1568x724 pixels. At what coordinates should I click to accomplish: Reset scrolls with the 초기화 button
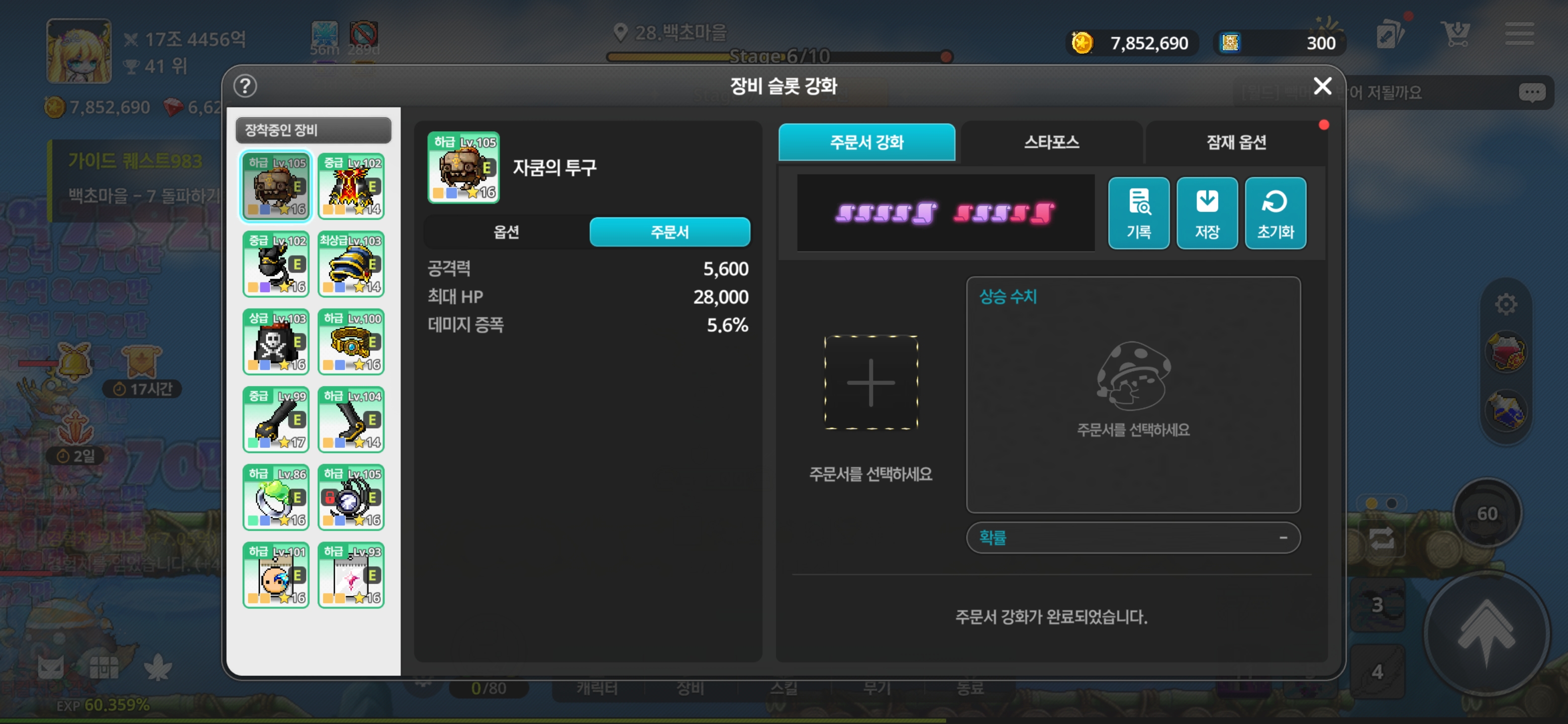(x=1275, y=213)
